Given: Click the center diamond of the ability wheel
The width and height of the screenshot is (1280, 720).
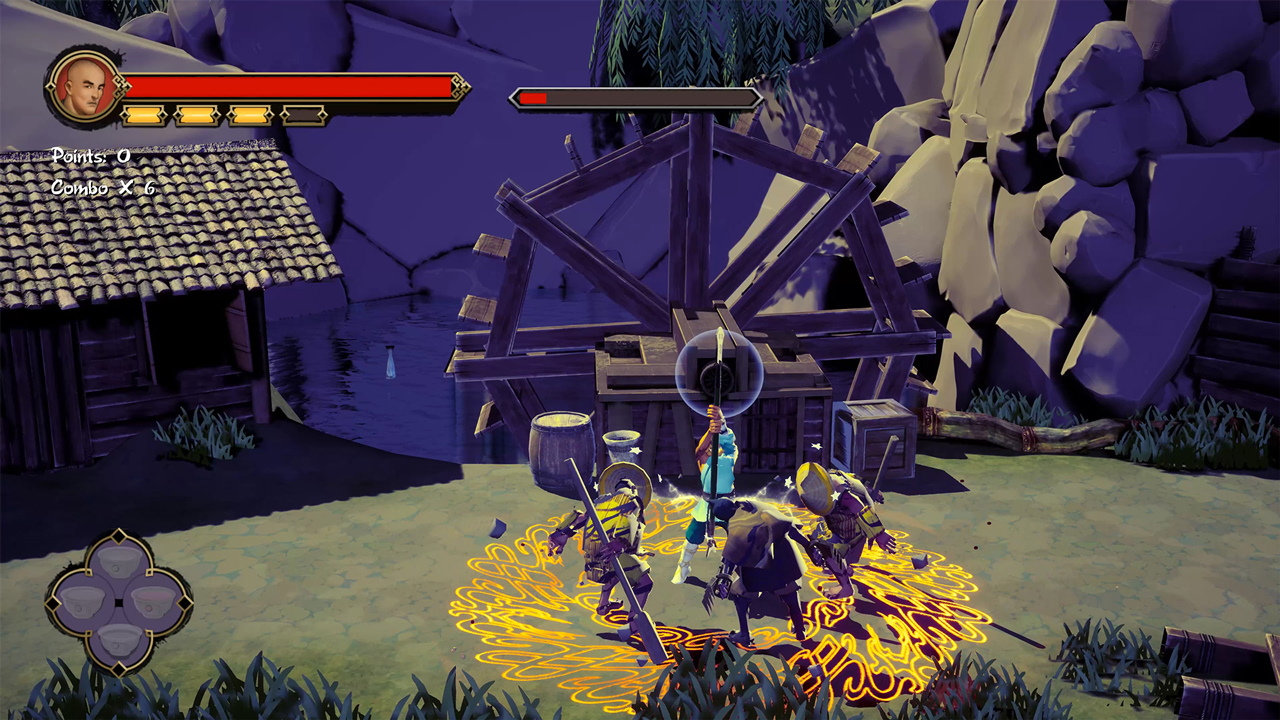Looking at the screenshot, I should tap(119, 603).
